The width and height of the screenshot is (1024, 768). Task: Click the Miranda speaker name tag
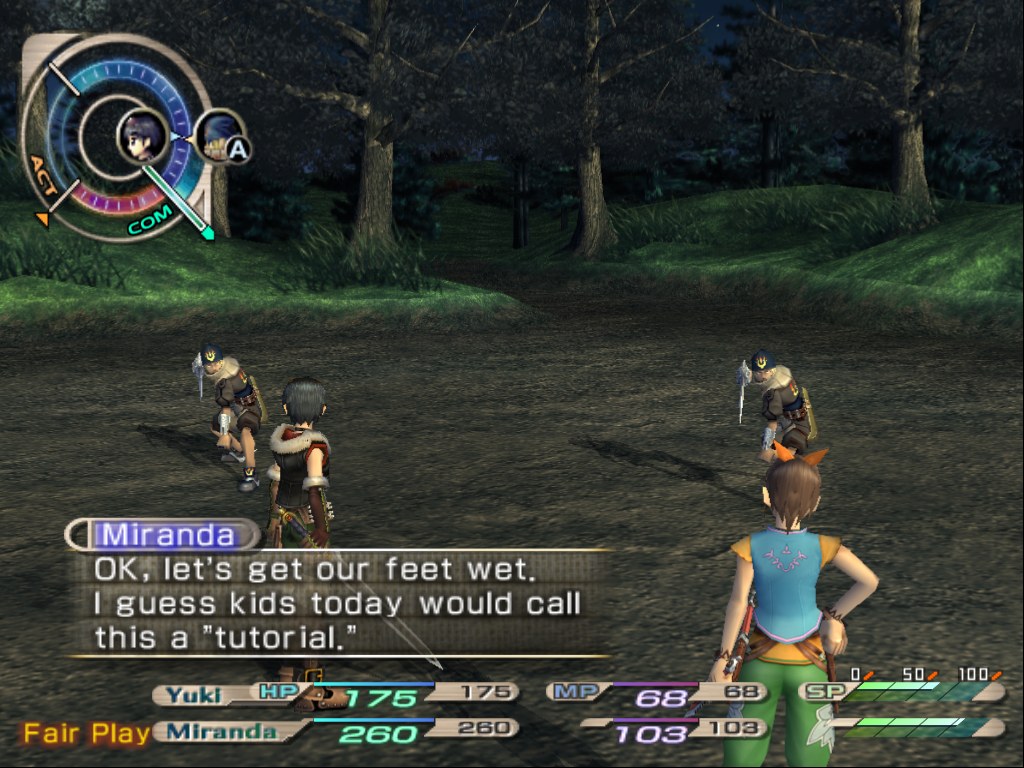[167, 535]
